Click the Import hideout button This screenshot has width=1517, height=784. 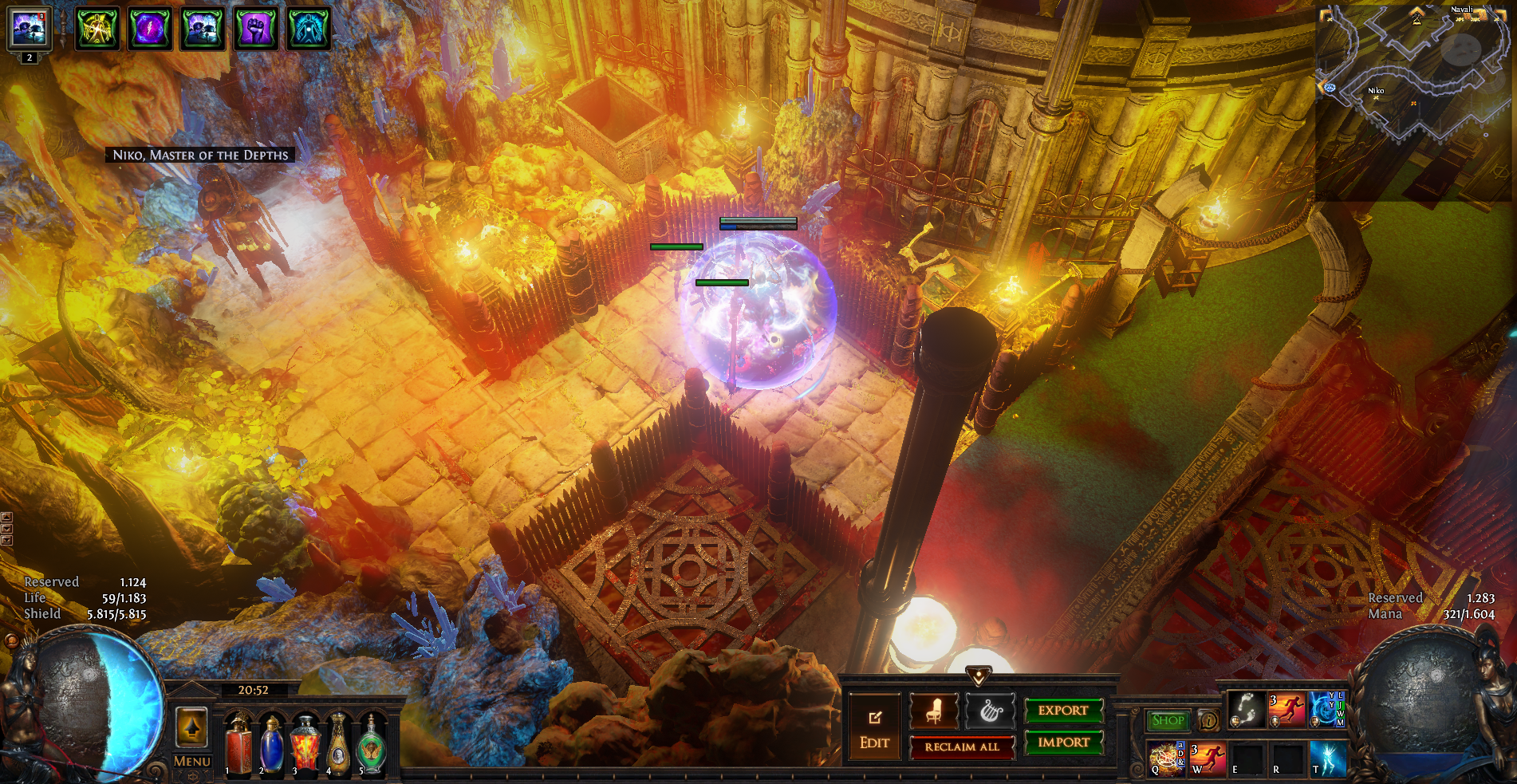1063,743
